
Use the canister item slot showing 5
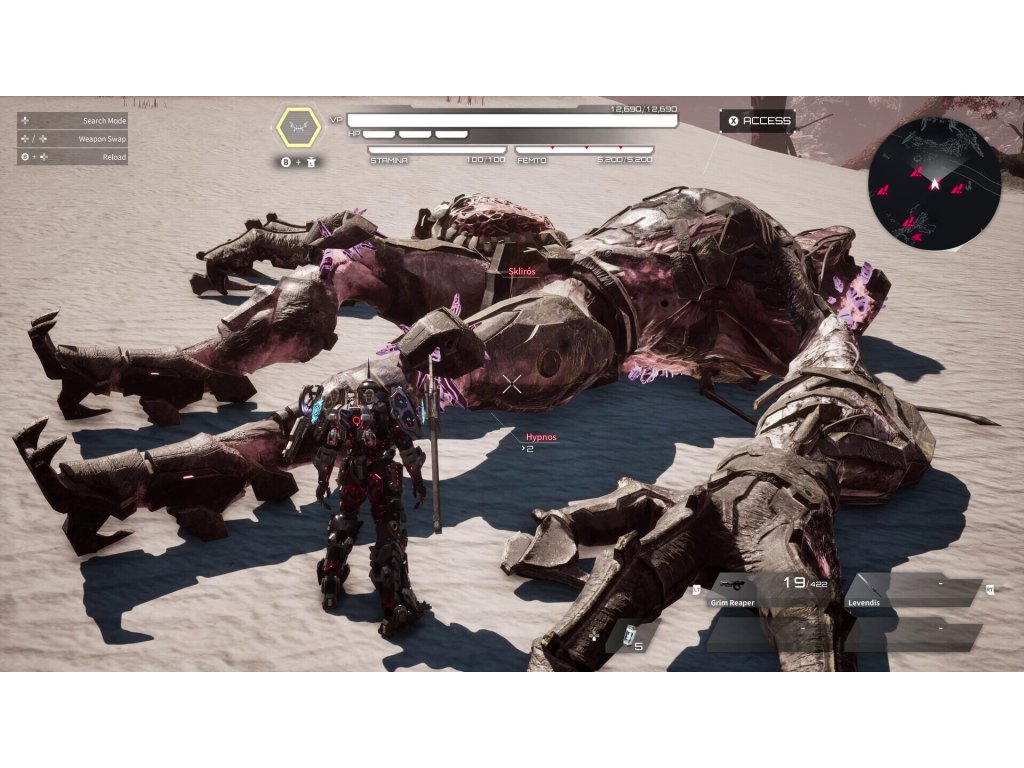[x=632, y=636]
